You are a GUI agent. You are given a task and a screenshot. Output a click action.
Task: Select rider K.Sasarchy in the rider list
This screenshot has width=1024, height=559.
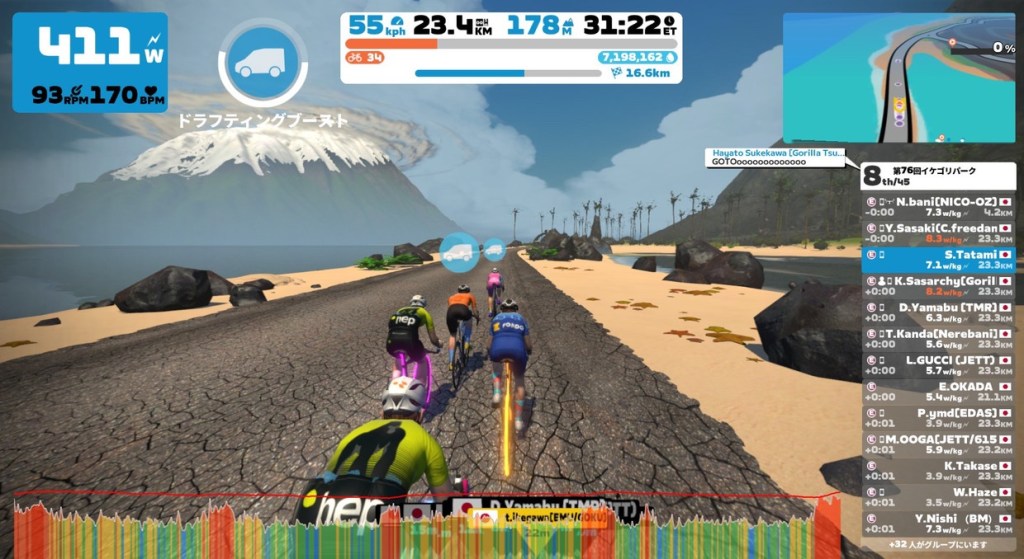coord(938,286)
